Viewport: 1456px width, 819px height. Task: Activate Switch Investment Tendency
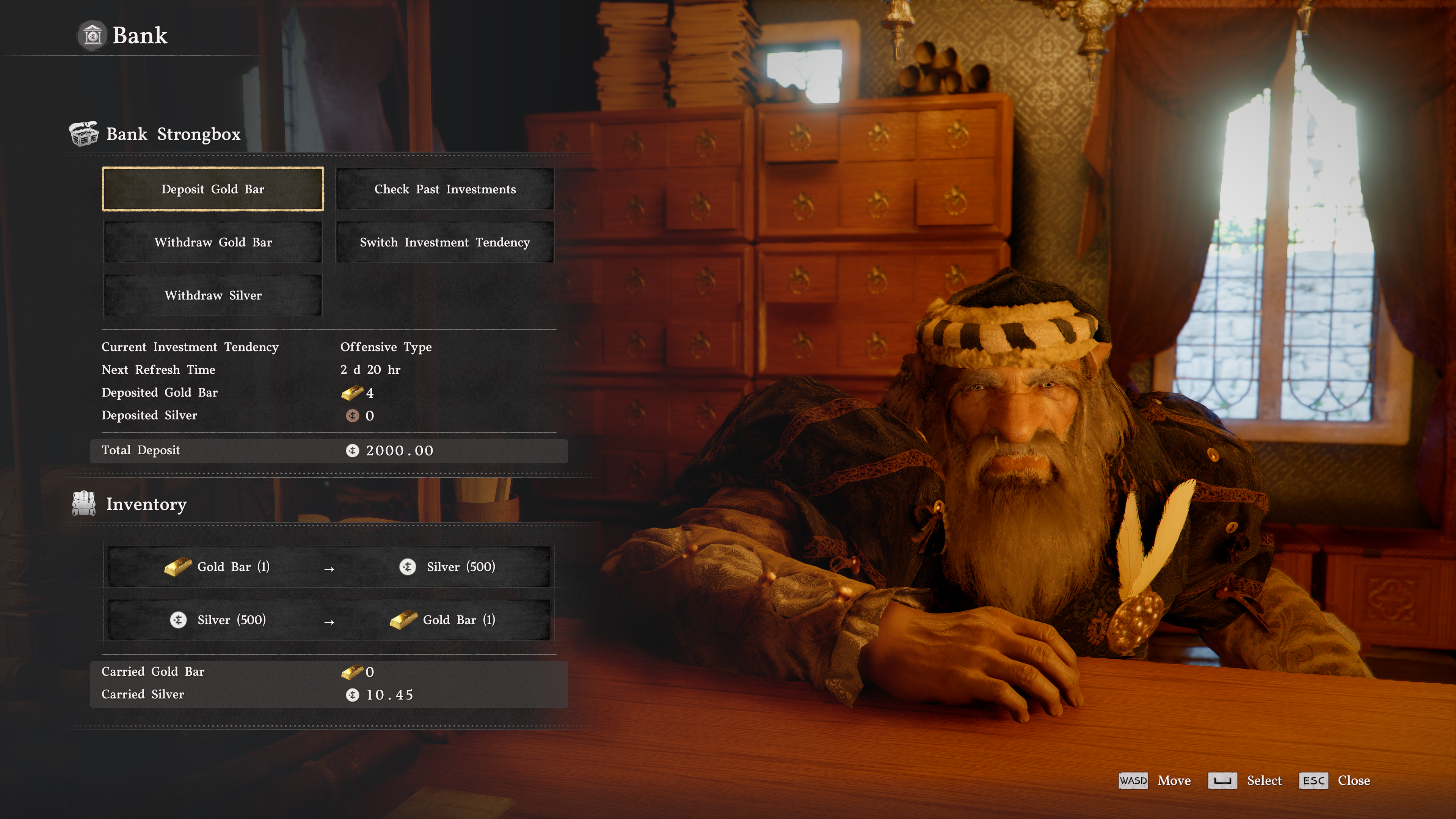tap(445, 242)
